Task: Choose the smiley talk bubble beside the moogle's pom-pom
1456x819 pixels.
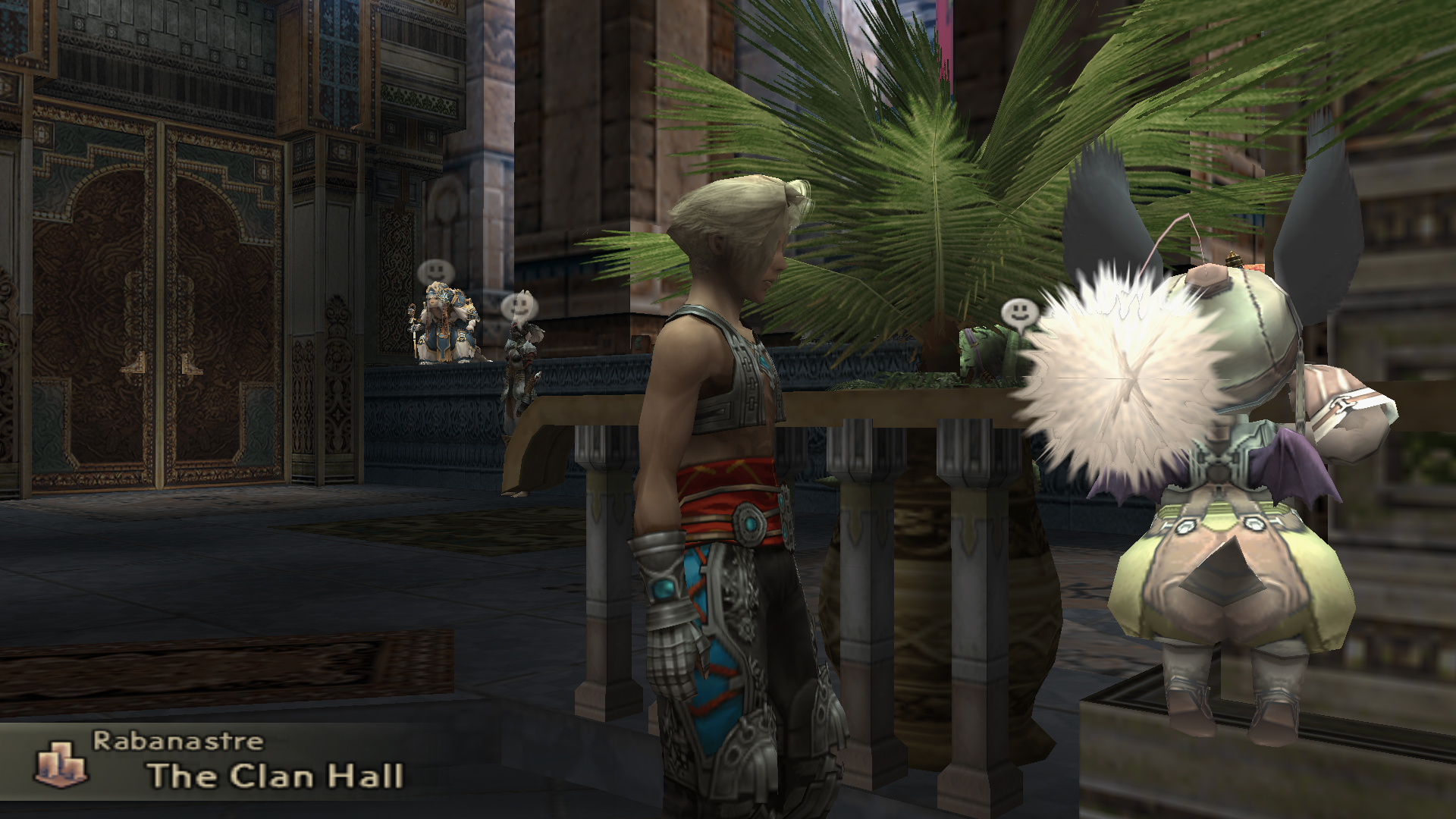Action: 1018,312
